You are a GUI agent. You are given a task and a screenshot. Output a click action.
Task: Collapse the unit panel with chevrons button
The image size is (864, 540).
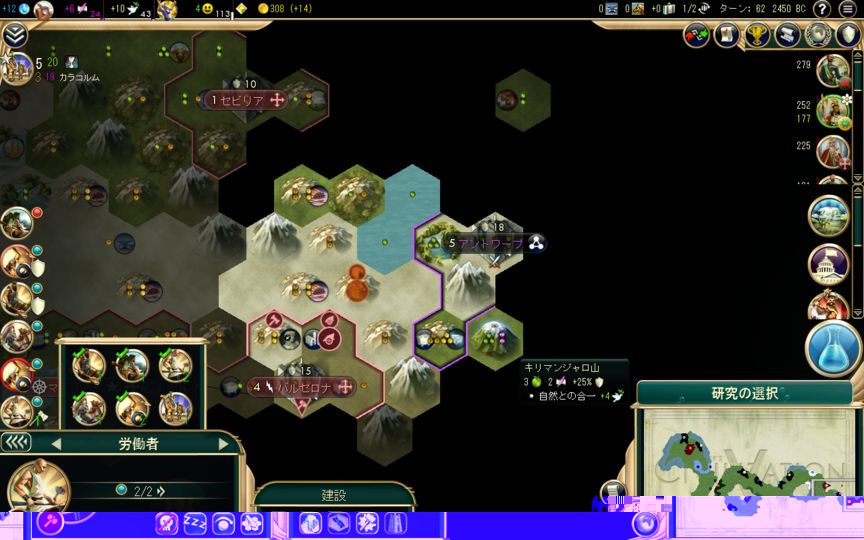pyautogui.click(x=15, y=443)
